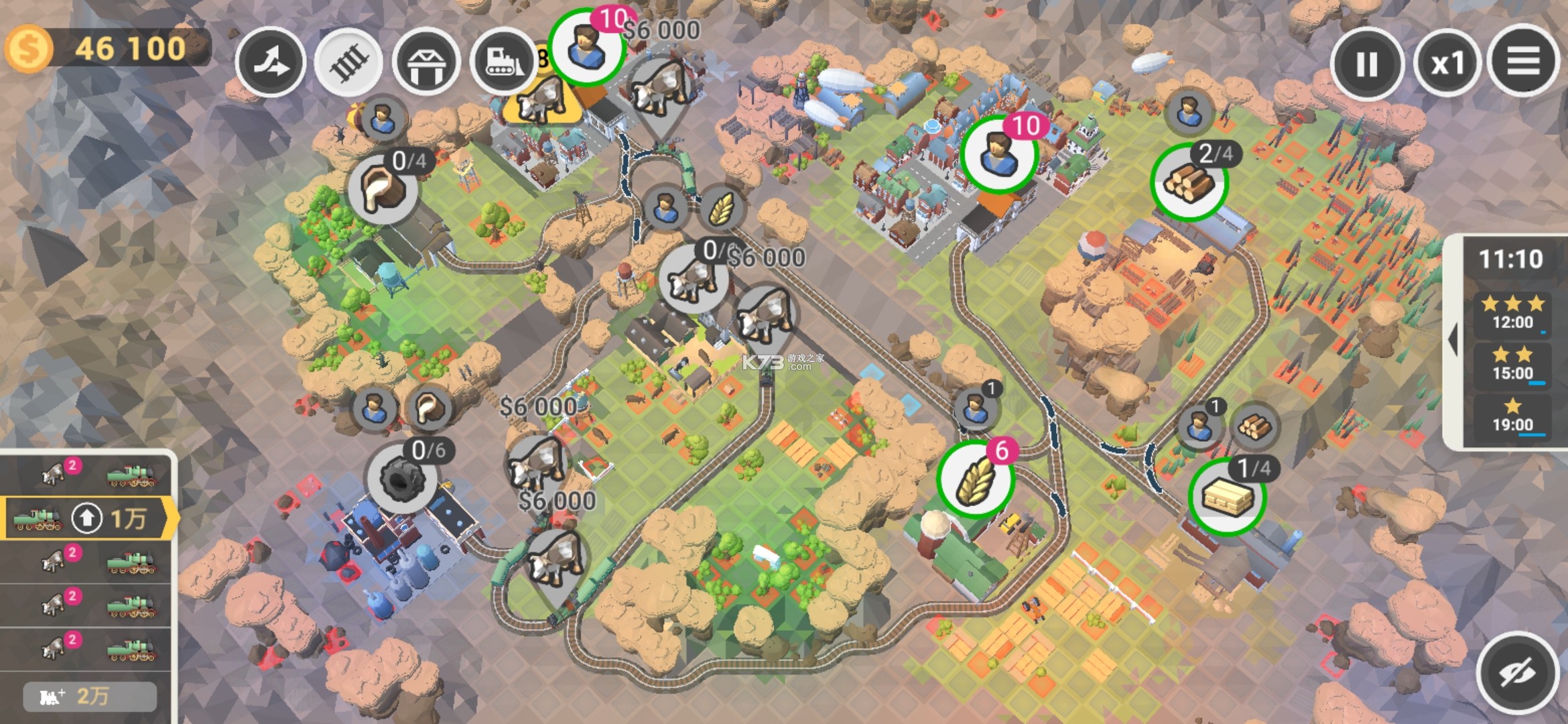Select the wheat farm marker showing 6
This screenshot has width=1568, height=724.
(x=975, y=479)
